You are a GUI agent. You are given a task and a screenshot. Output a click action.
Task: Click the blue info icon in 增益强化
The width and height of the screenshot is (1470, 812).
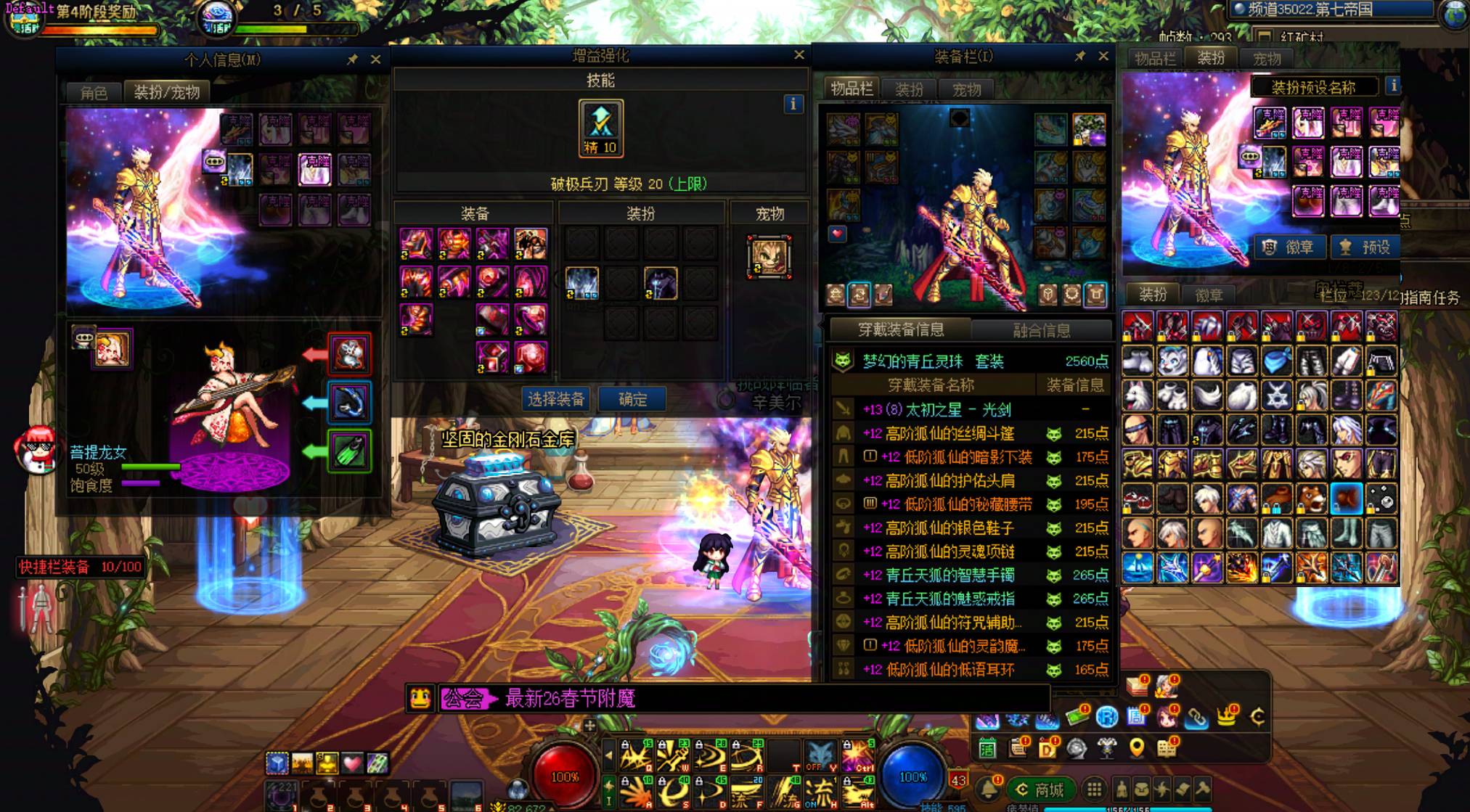click(793, 104)
